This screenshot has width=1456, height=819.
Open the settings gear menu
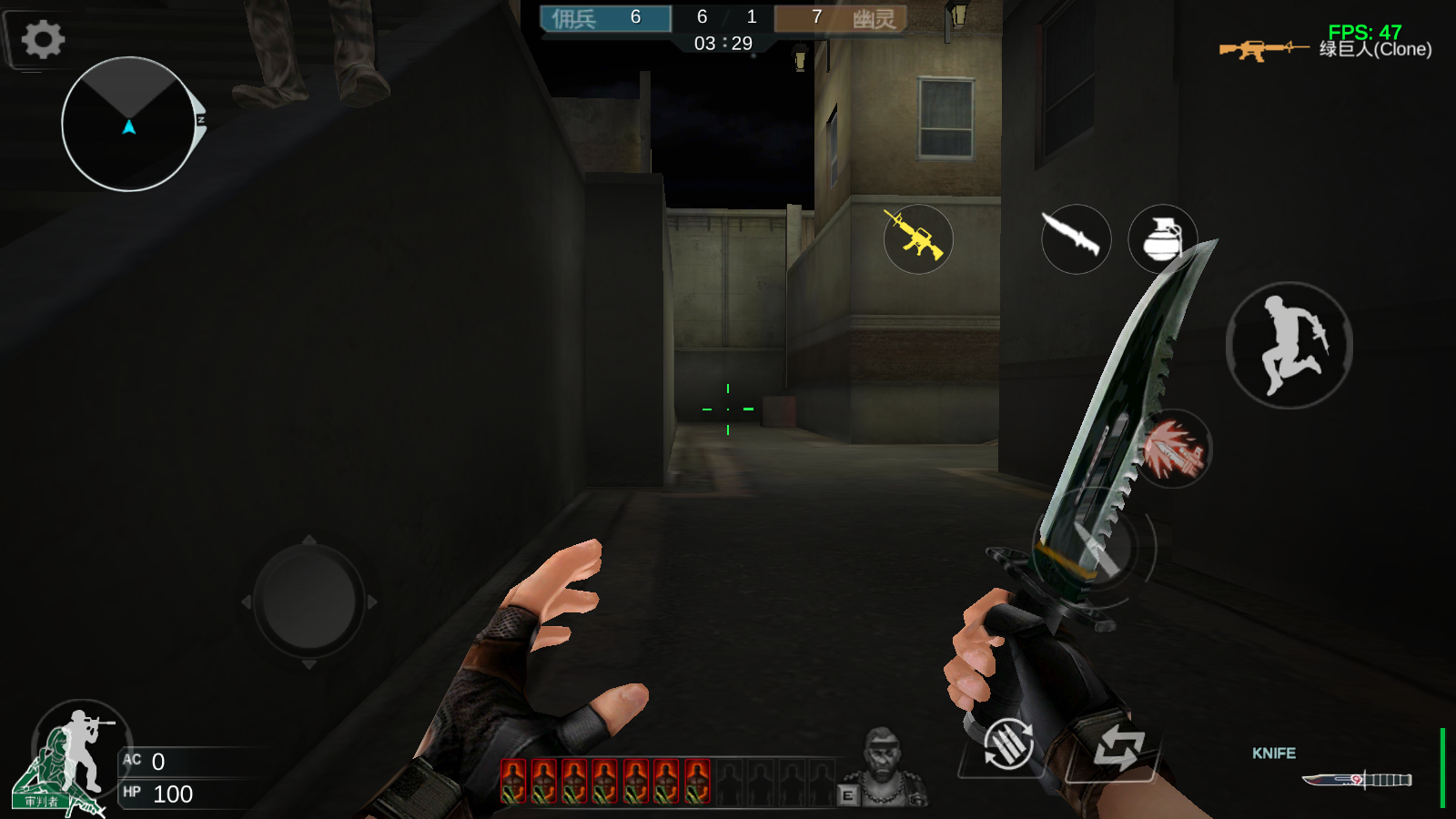tap(42, 39)
